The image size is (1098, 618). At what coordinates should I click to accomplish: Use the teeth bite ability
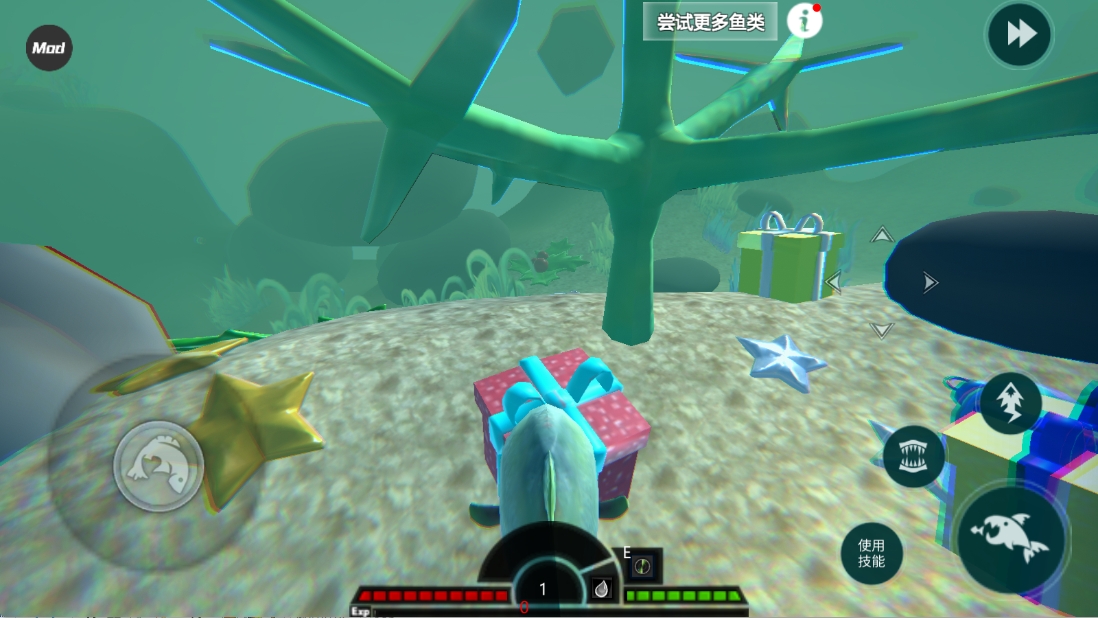(x=914, y=456)
